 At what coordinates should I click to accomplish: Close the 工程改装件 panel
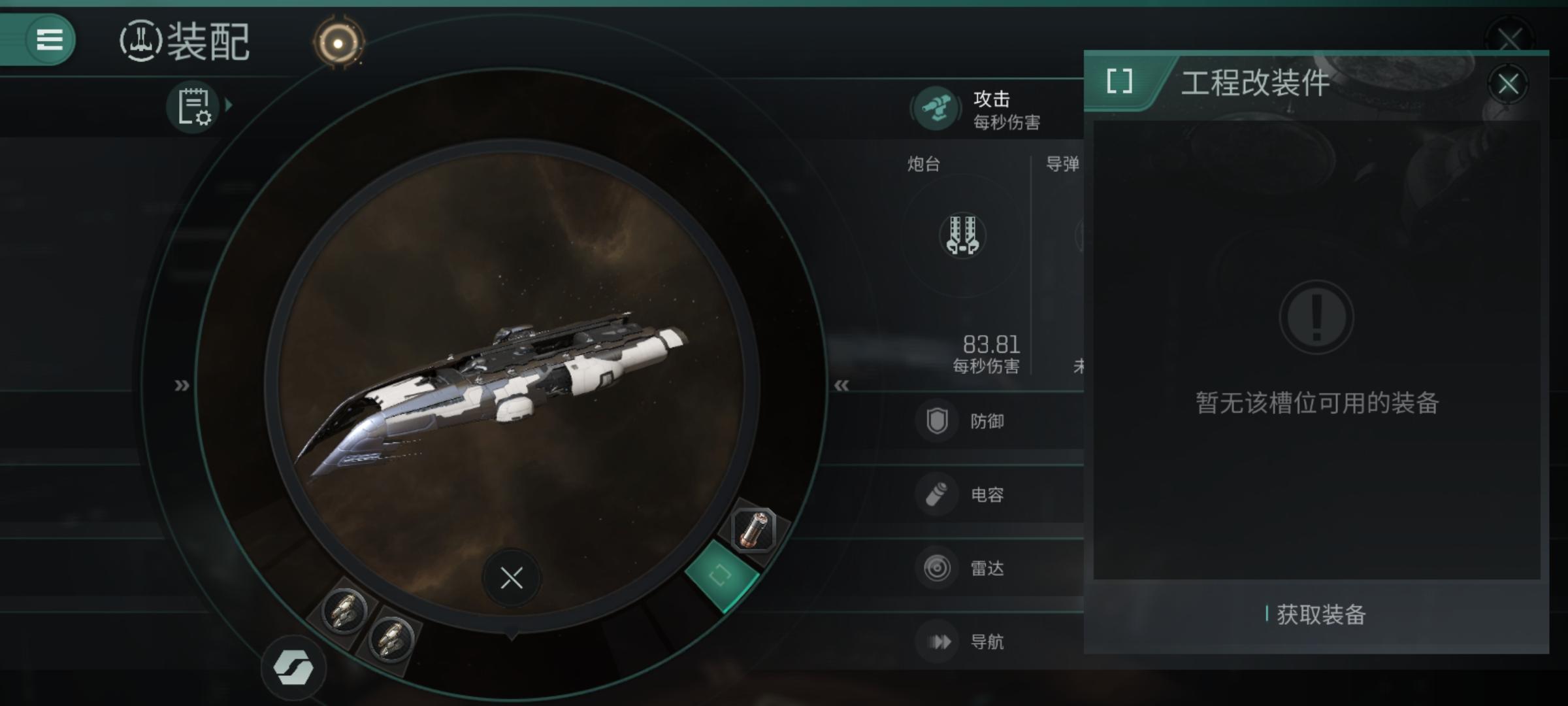[x=1507, y=84]
